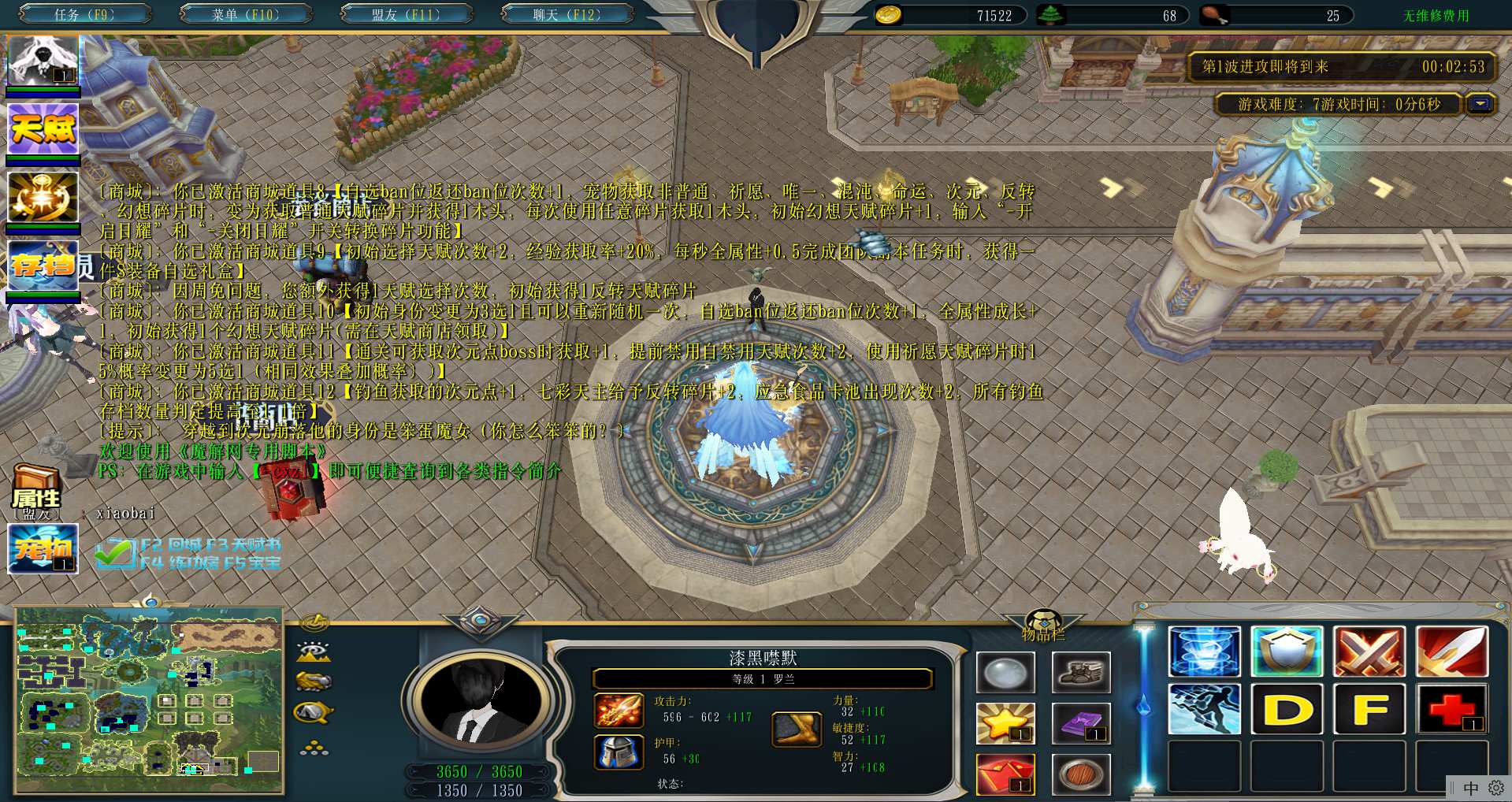Use the red cross healing ability
The image size is (1512, 802).
point(1451,709)
